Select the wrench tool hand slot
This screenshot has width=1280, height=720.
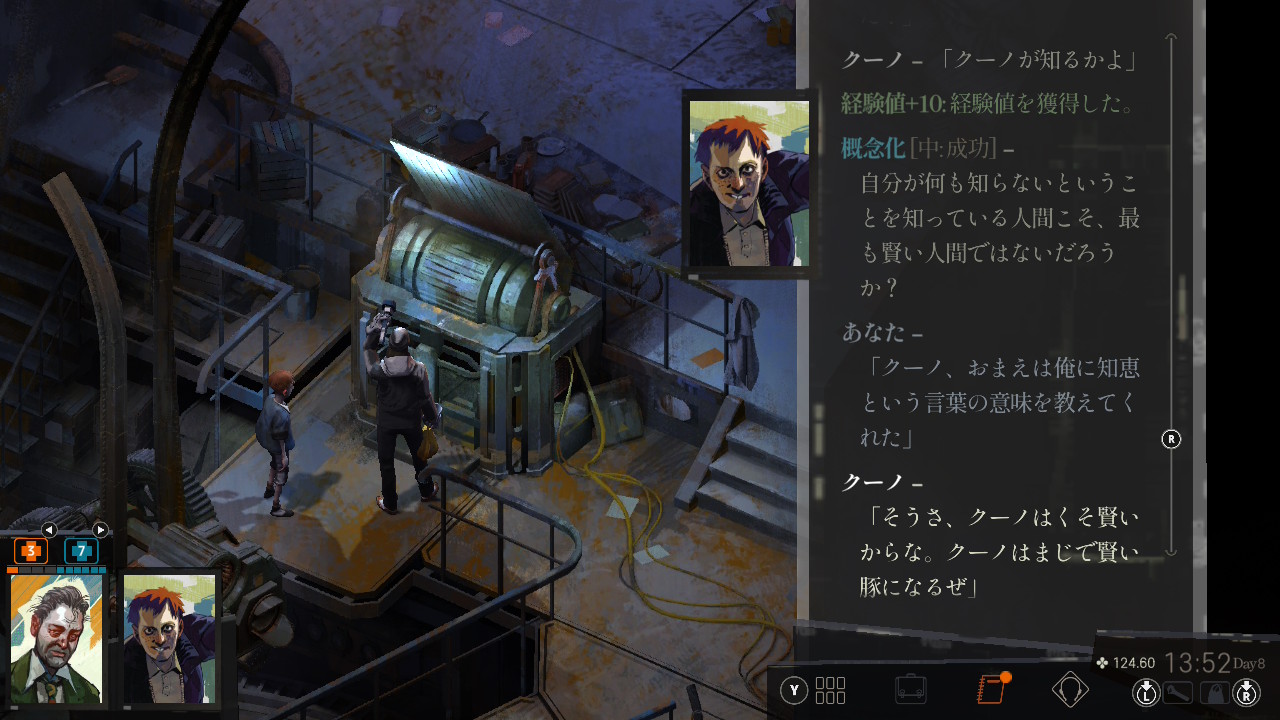[1180, 691]
